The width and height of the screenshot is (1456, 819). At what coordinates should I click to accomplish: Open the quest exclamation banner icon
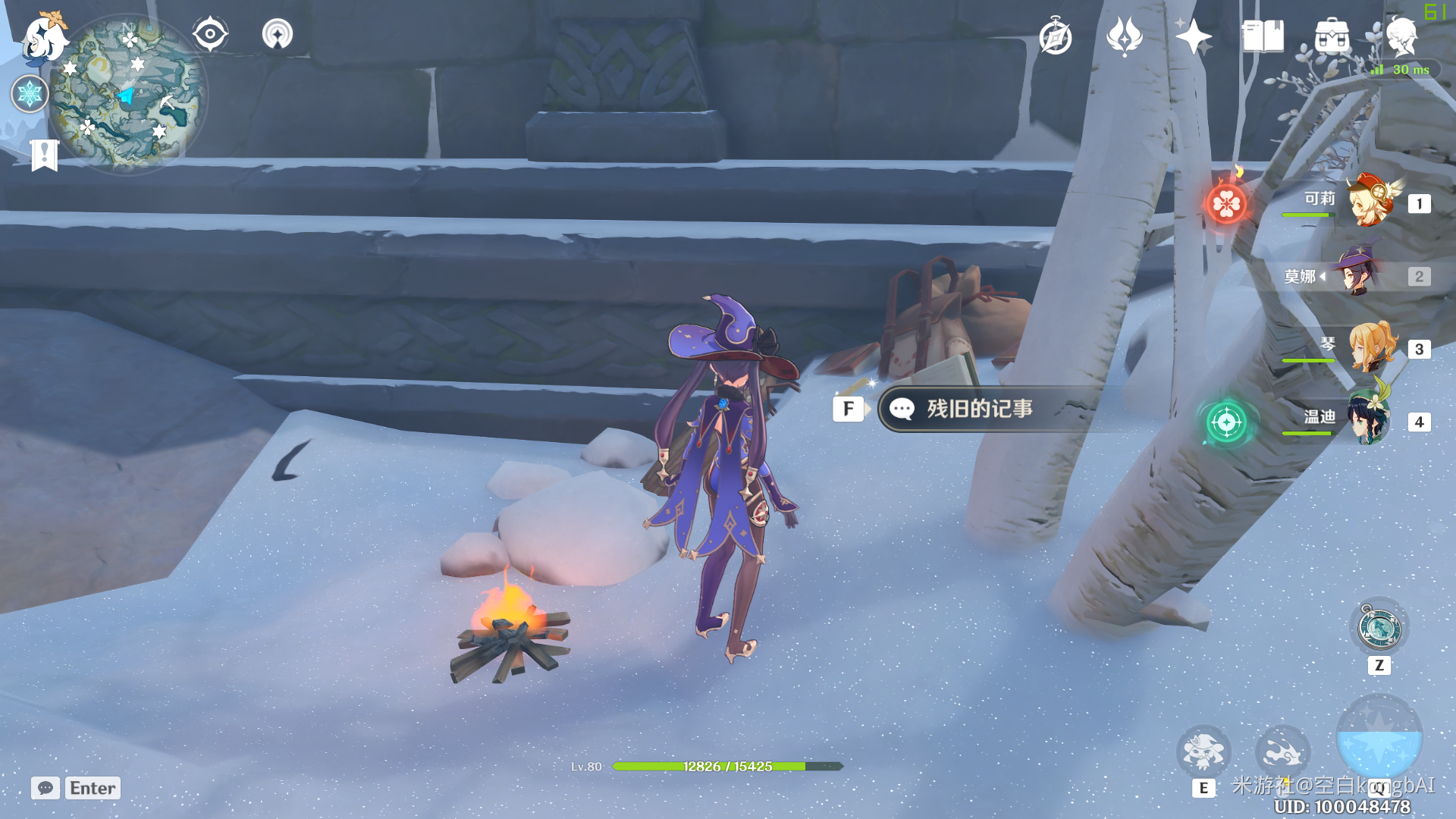(x=45, y=155)
